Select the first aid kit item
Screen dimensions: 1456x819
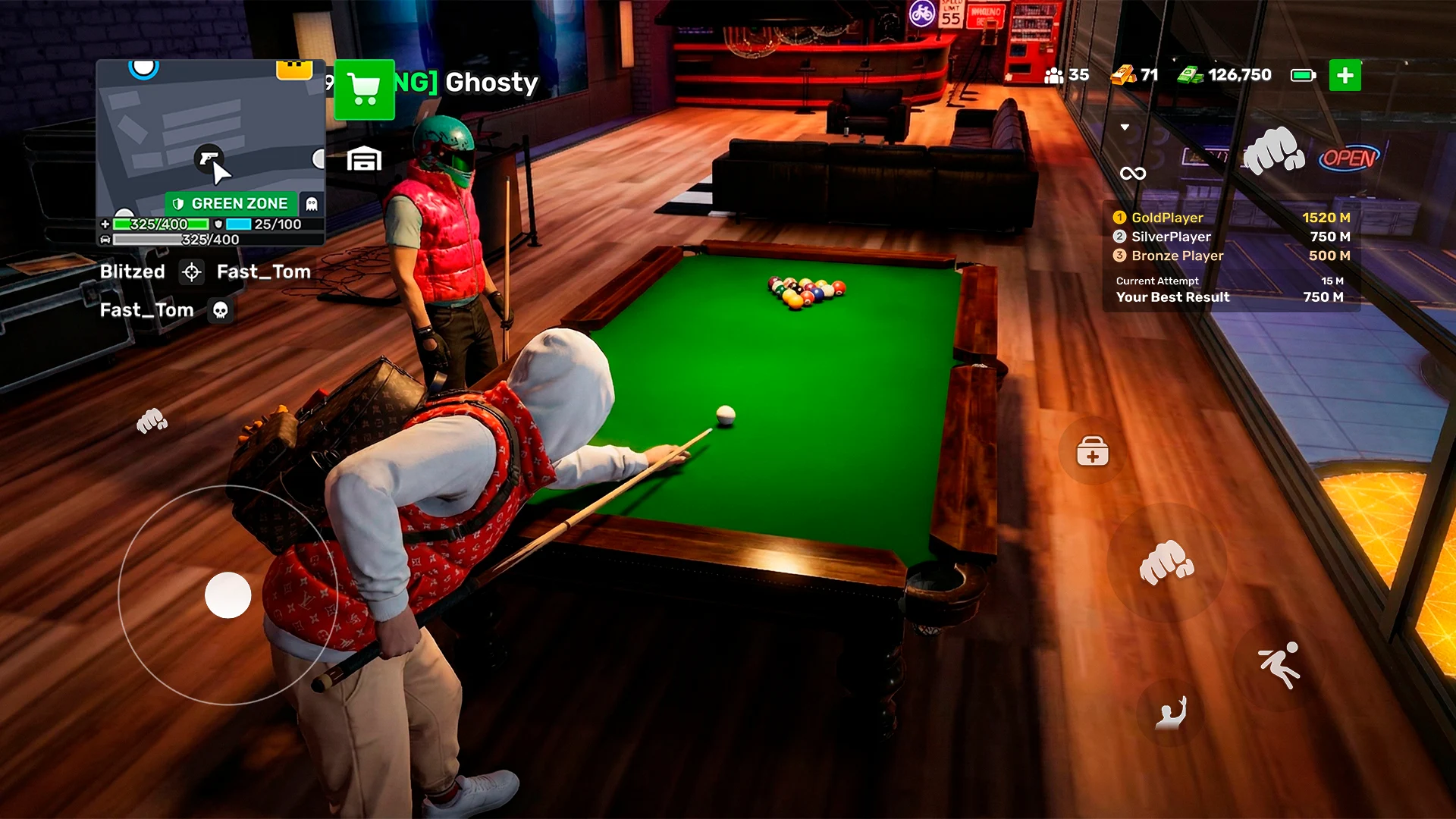tap(1092, 453)
